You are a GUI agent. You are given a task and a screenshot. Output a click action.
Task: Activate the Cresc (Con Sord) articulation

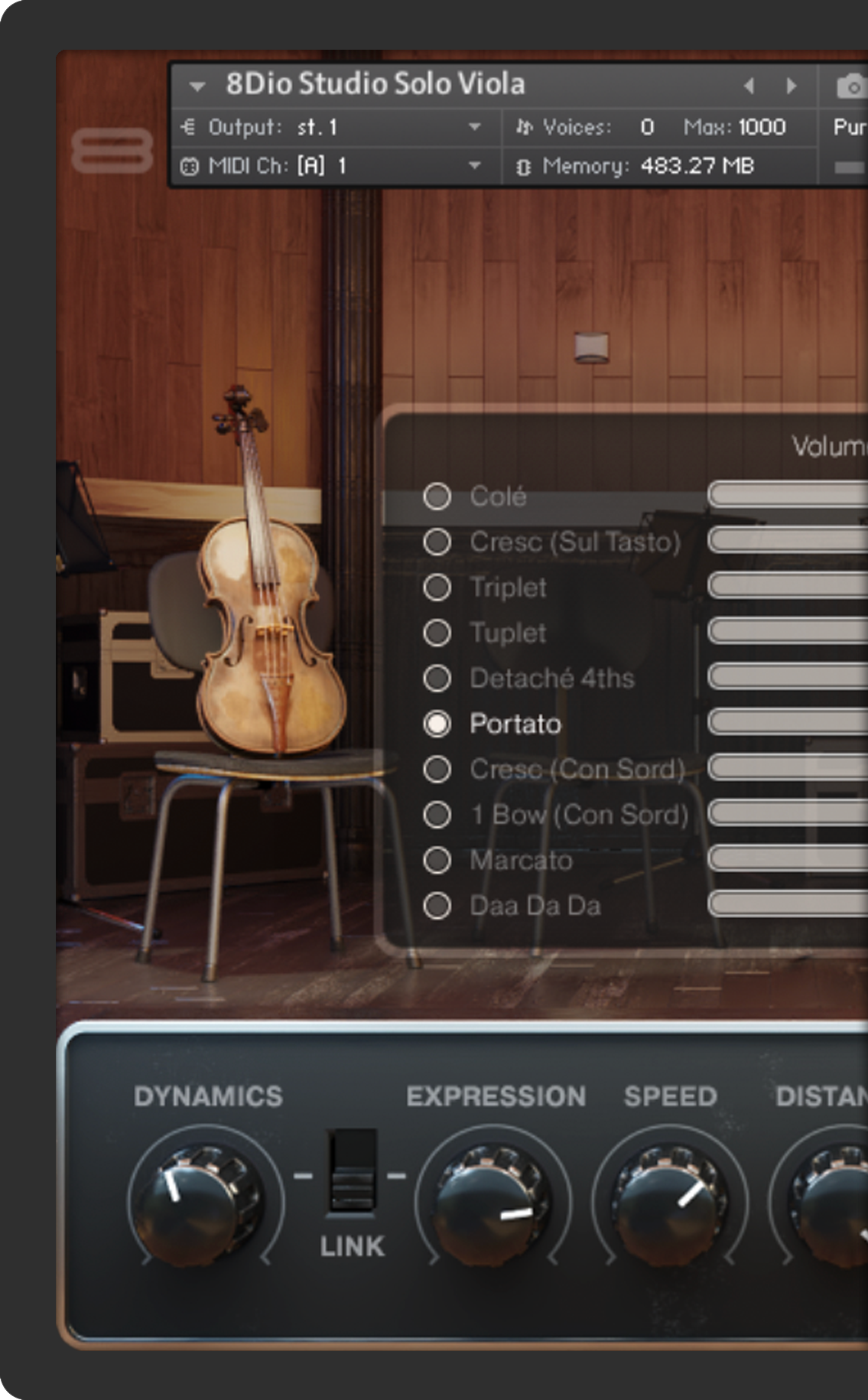(437, 769)
